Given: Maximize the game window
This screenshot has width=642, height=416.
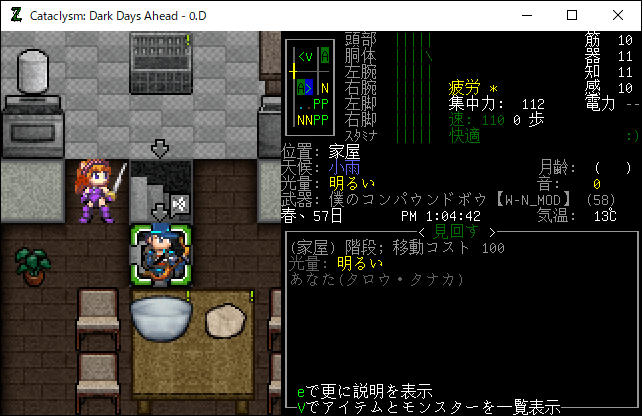Looking at the screenshot, I should (572, 15).
